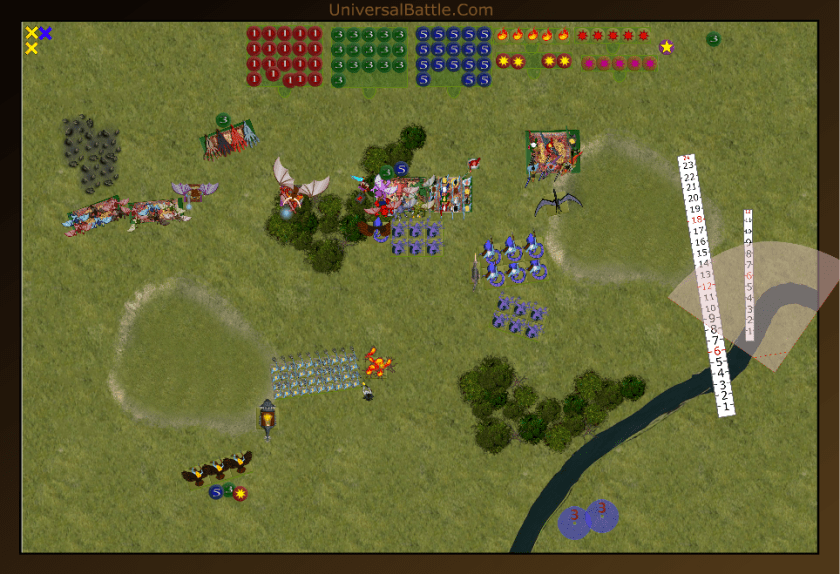Pick the yellow star token on purple

click(666, 47)
